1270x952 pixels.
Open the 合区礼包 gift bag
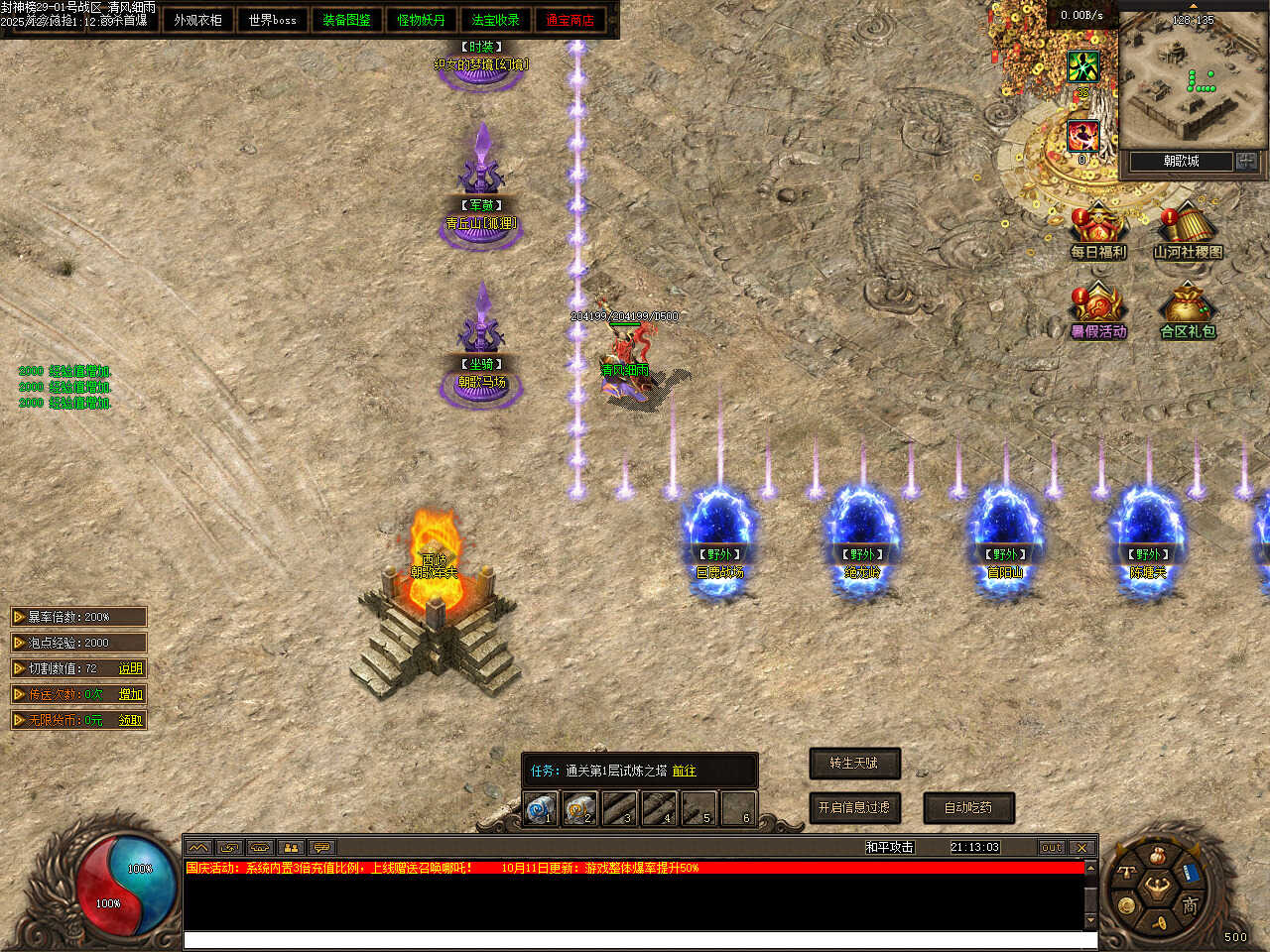1187,309
